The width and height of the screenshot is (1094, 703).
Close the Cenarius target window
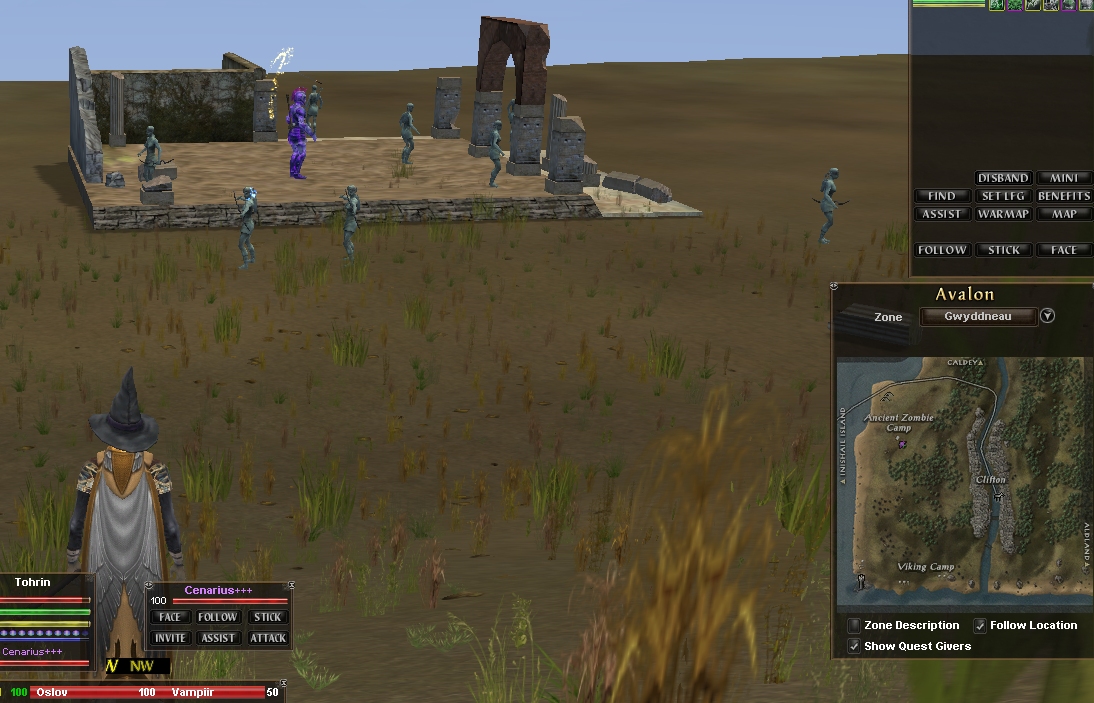291,585
